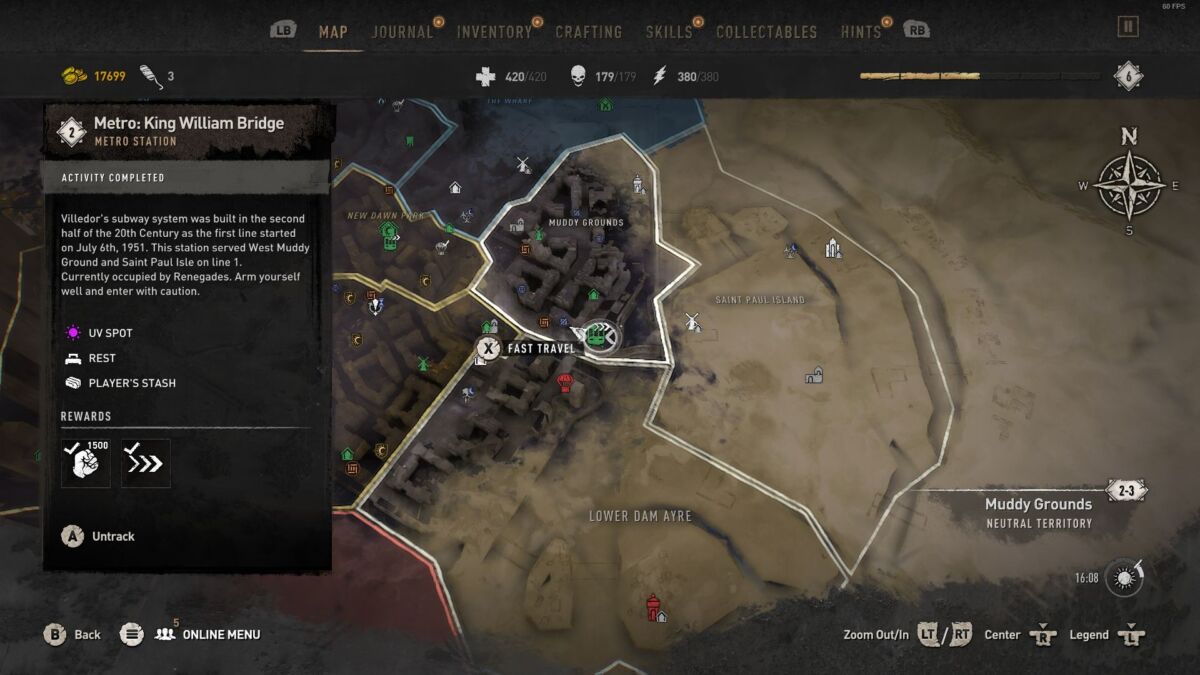Click the pause icon in top corner
The height and width of the screenshot is (675, 1200).
pyautogui.click(x=1128, y=27)
